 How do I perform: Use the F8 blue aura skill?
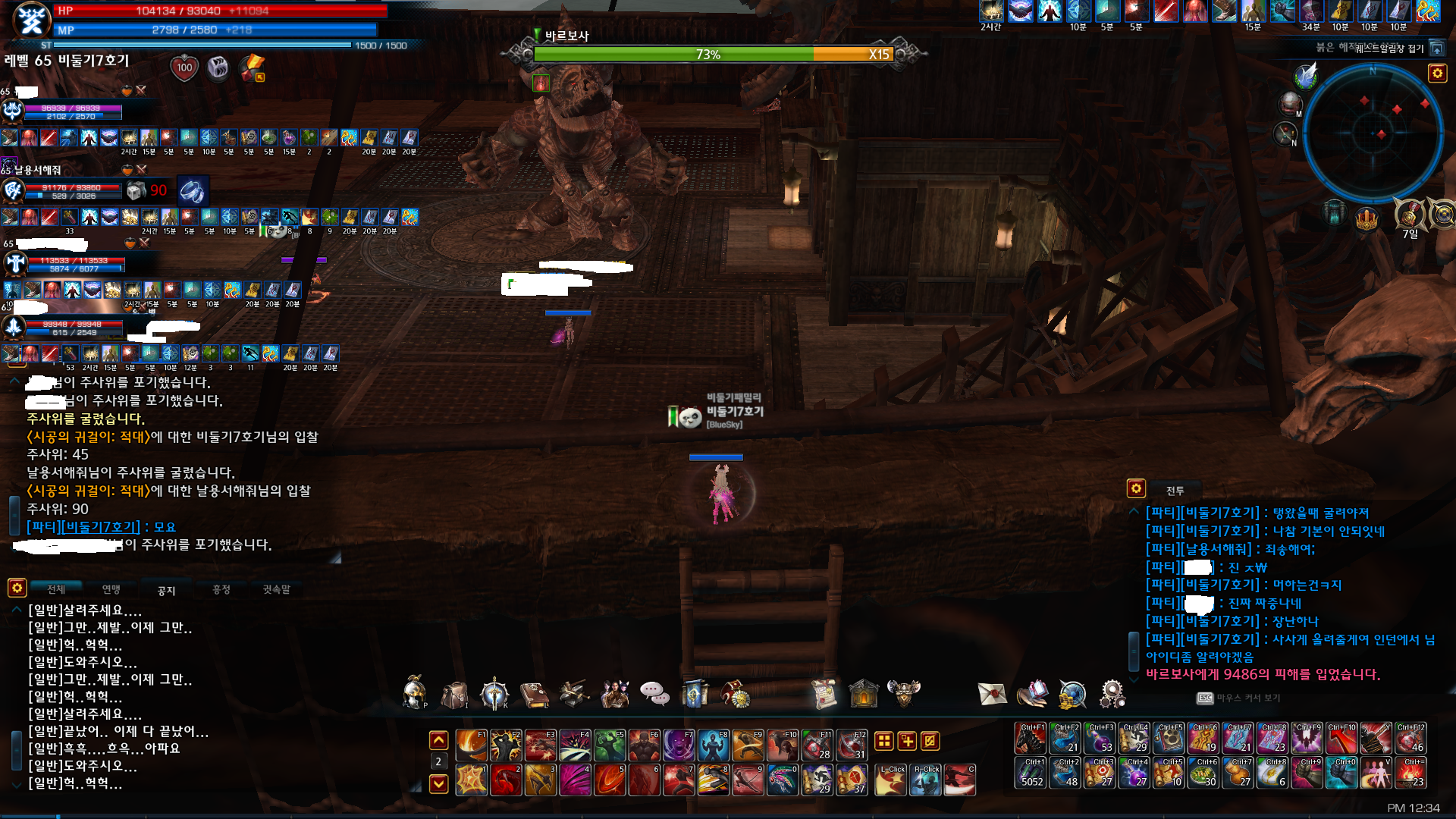pyautogui.click(x=714, y=745)
